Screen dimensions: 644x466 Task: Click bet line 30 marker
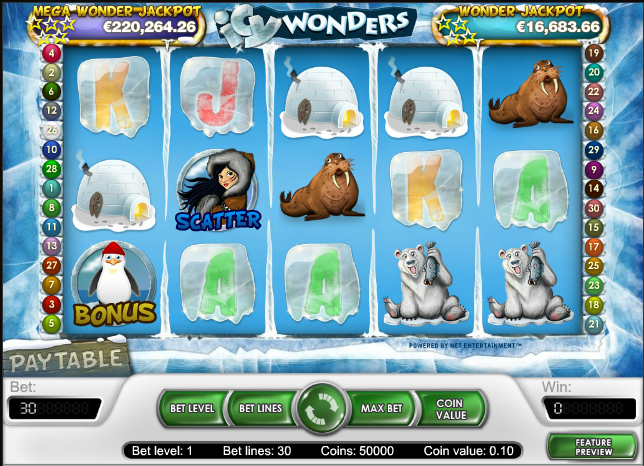coord(593,207)
